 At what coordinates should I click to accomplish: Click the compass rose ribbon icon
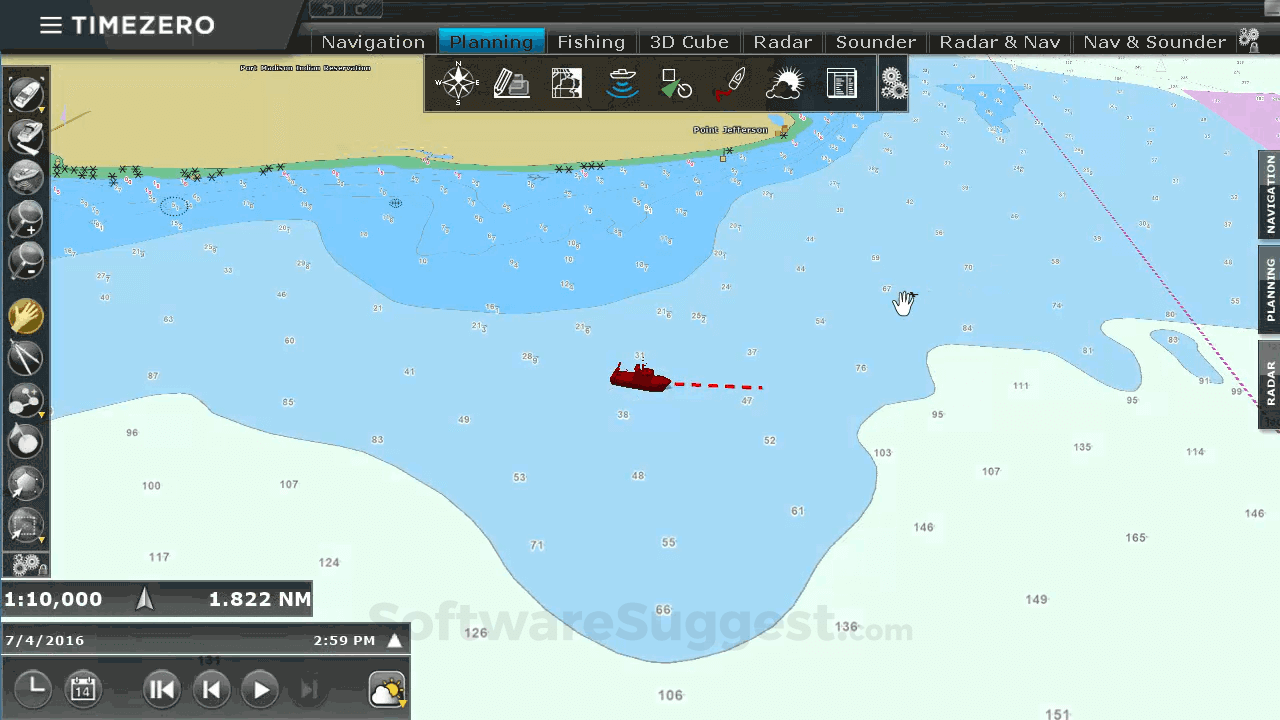click(x=459, y=83)
